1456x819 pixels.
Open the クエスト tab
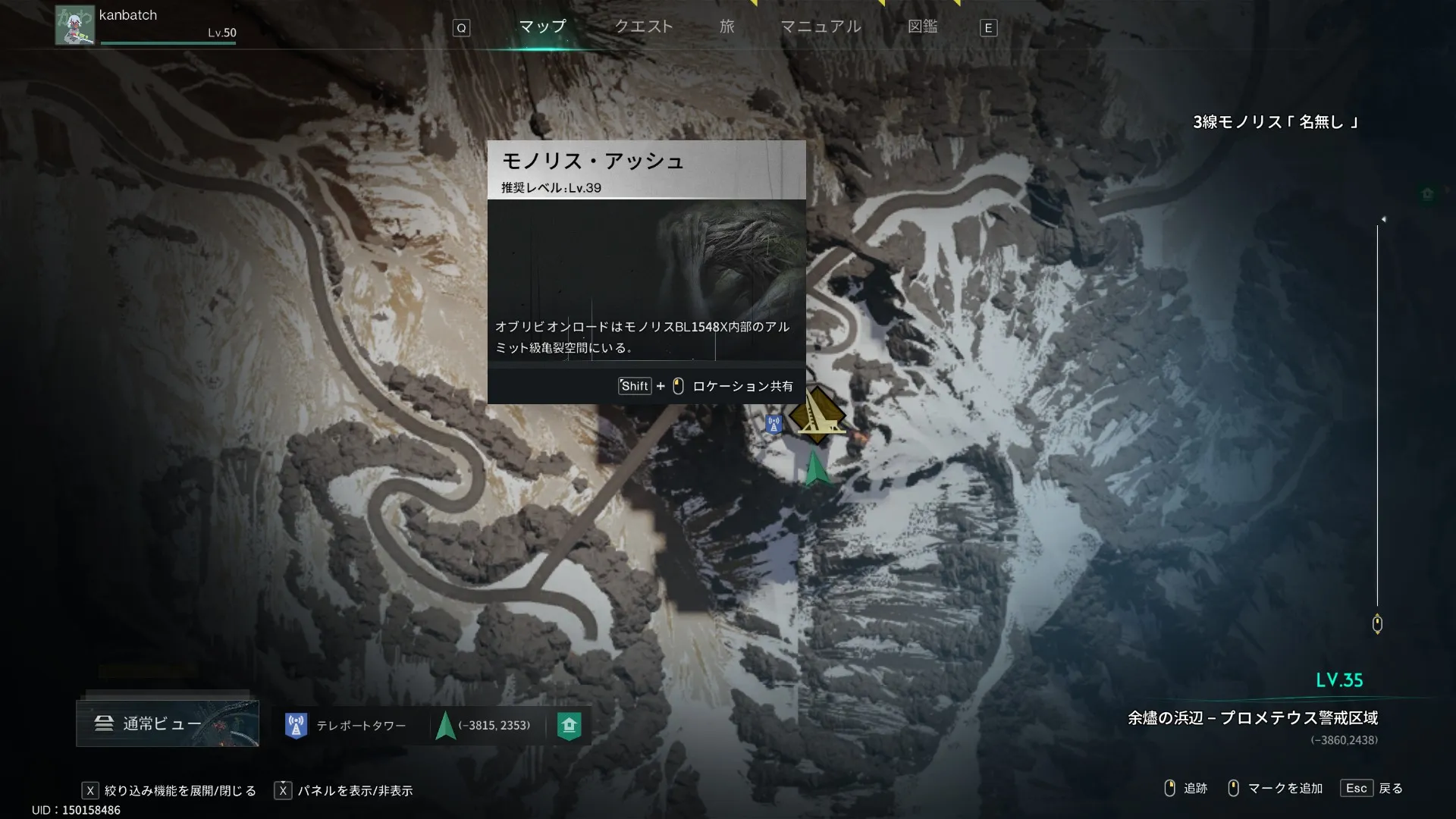[643, 27]
